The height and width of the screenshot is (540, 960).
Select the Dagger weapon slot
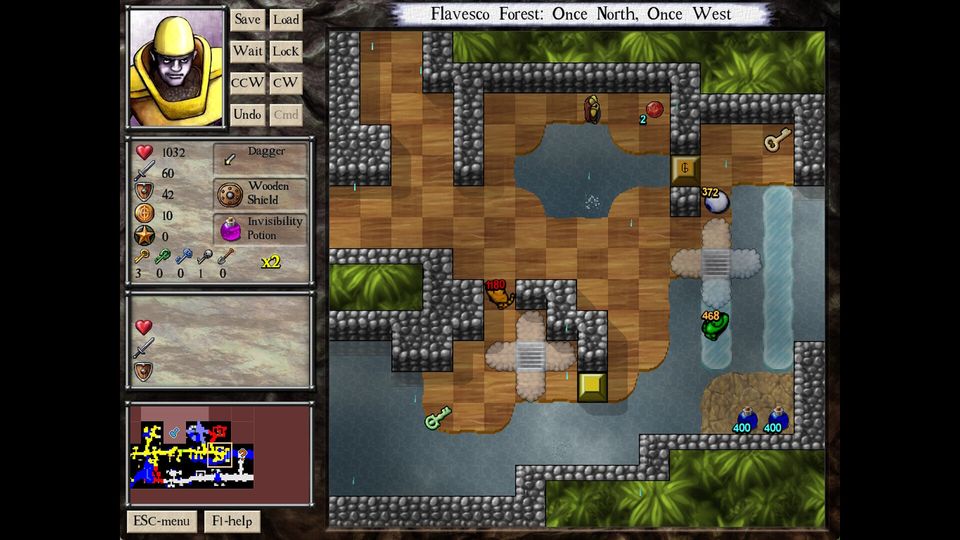260,158
